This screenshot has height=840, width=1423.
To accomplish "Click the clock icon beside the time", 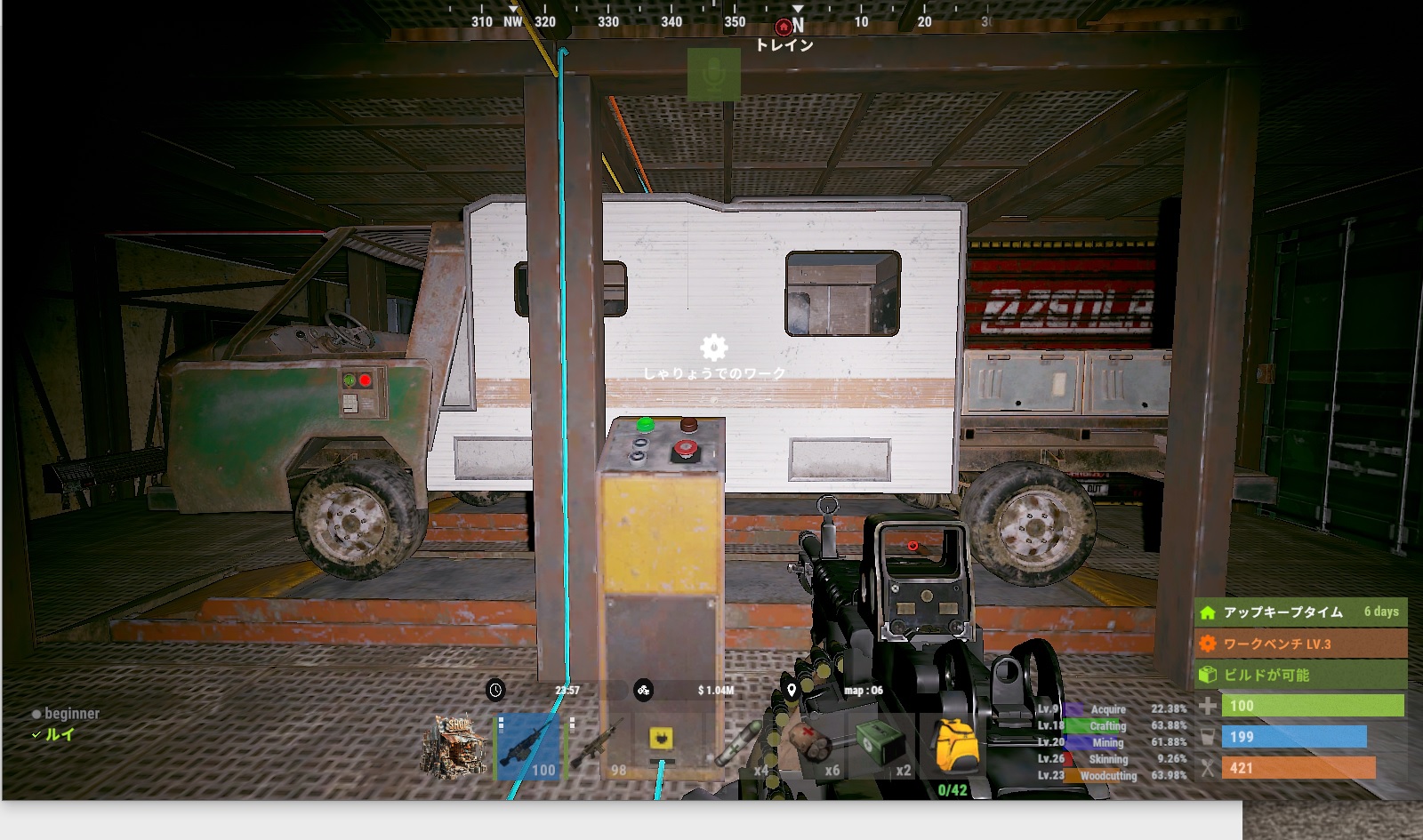I will [x=495, y=690].
